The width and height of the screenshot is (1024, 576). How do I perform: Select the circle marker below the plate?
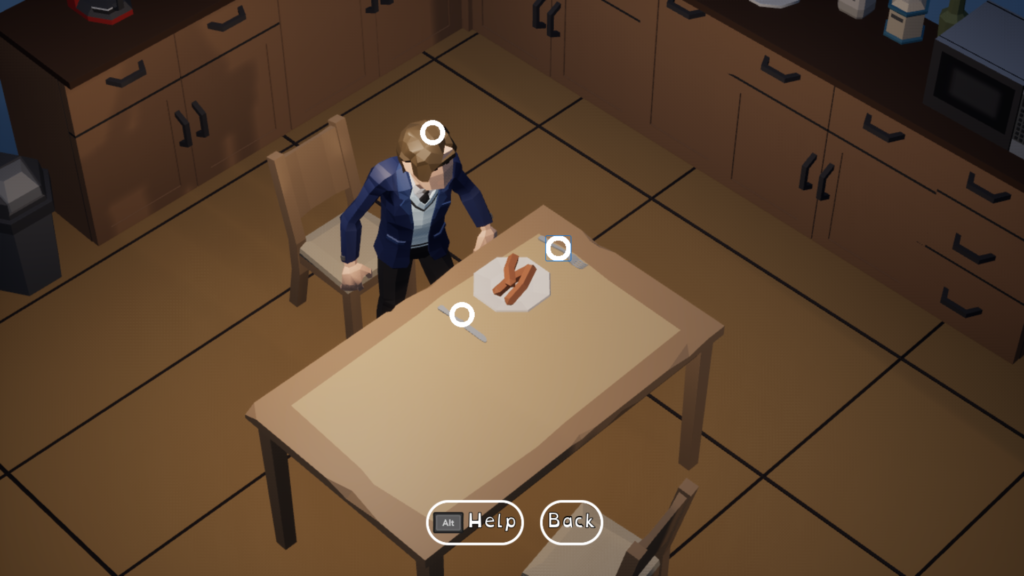coord(461,315)
